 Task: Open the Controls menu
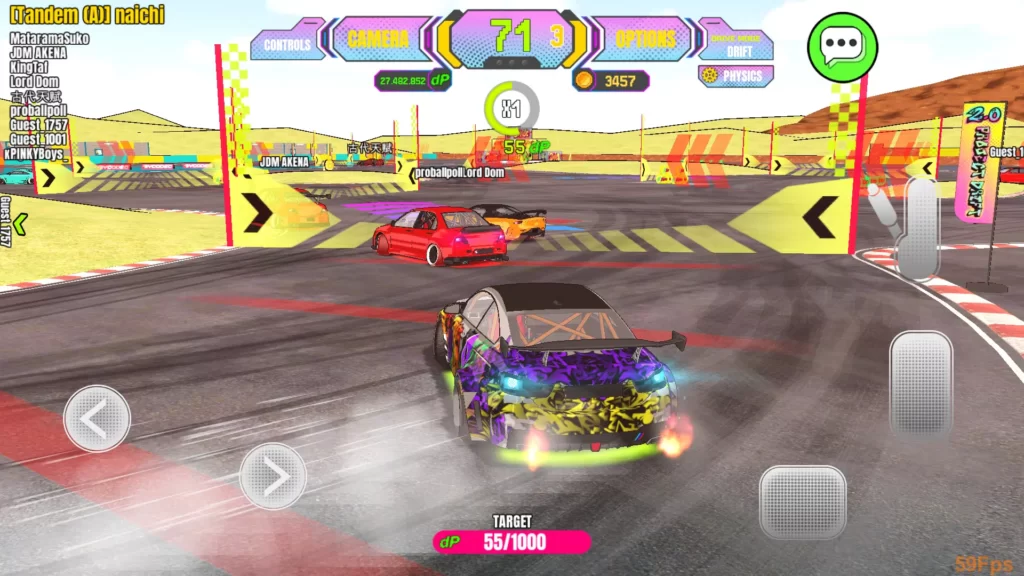pos(287,43)
